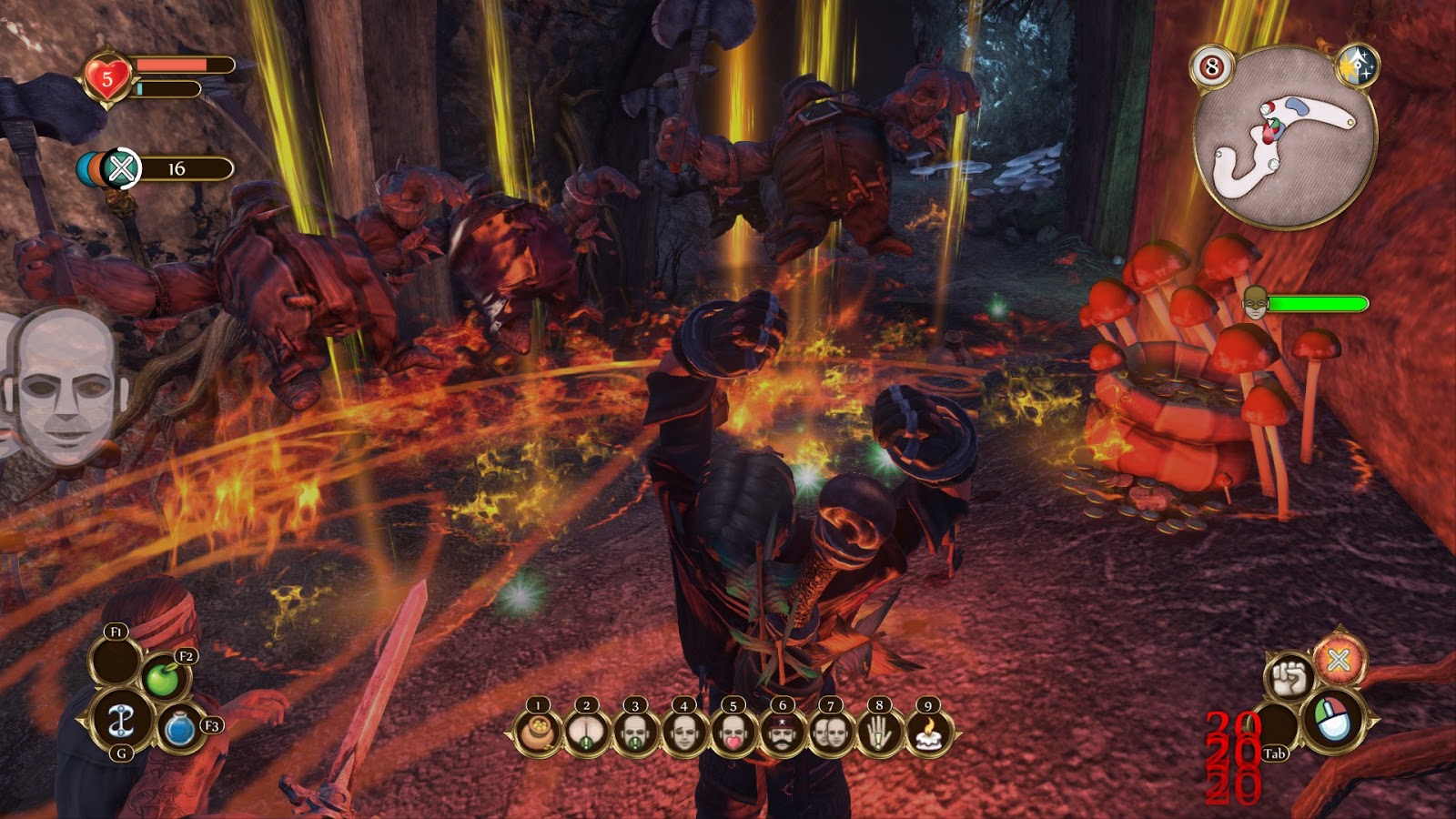The image size is (1456, 819).
Task: Select the mustached pirate hat face expression
Action: [781, 731]
